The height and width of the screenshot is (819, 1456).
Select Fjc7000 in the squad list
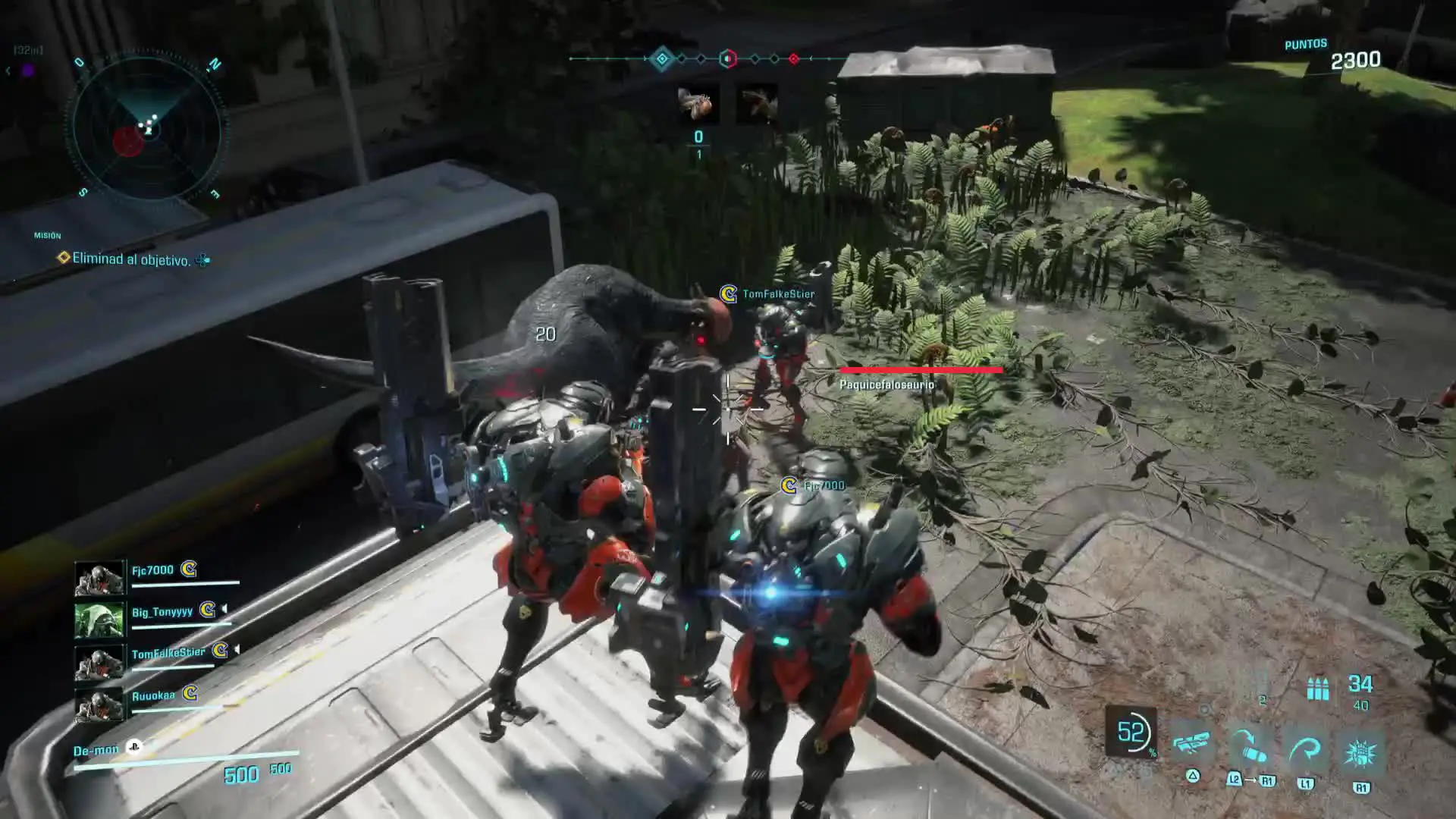click(152, 570)
